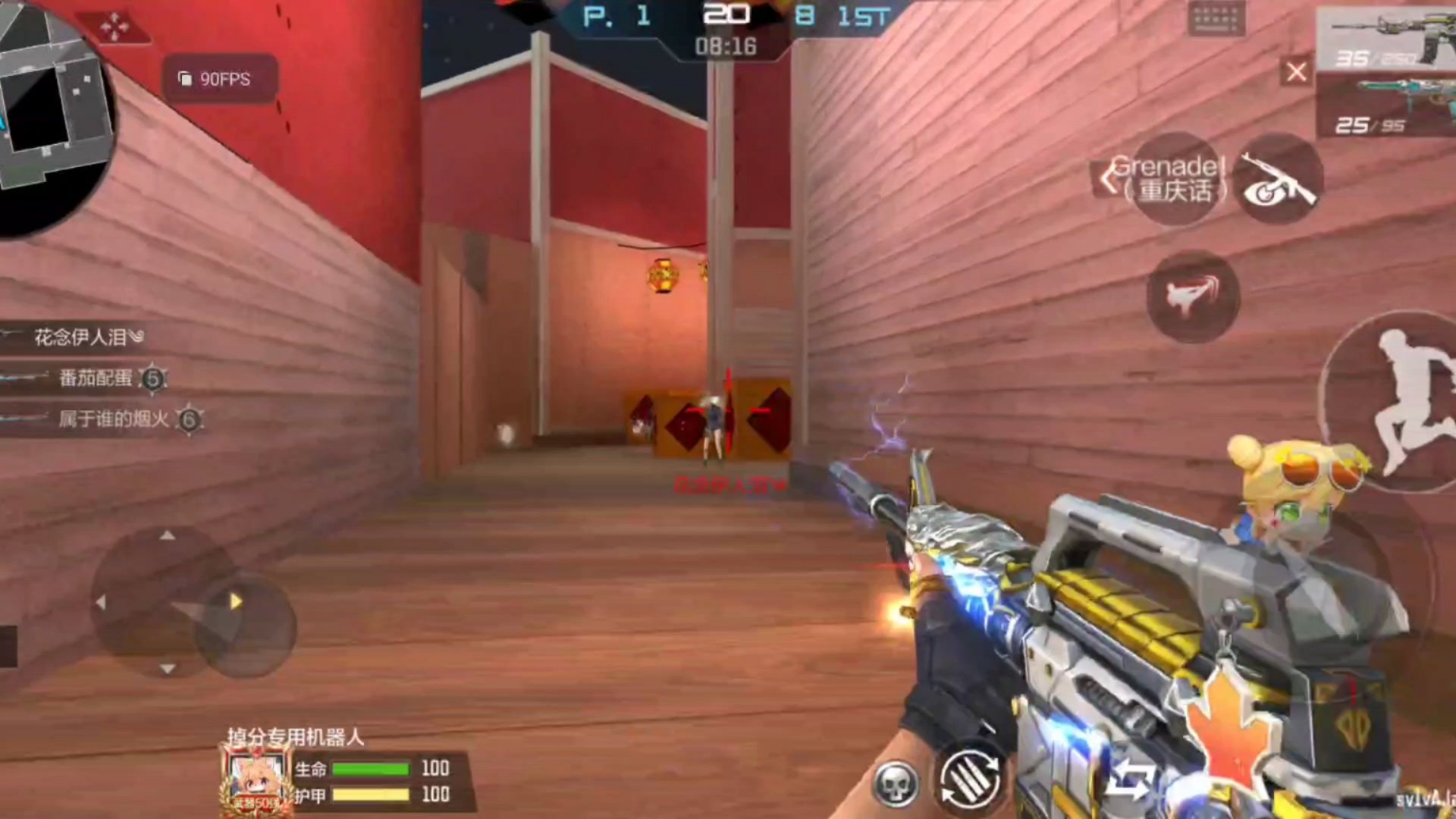1456x819 pixels.
Task: Click the skull icon button
Action: [895, 784]
